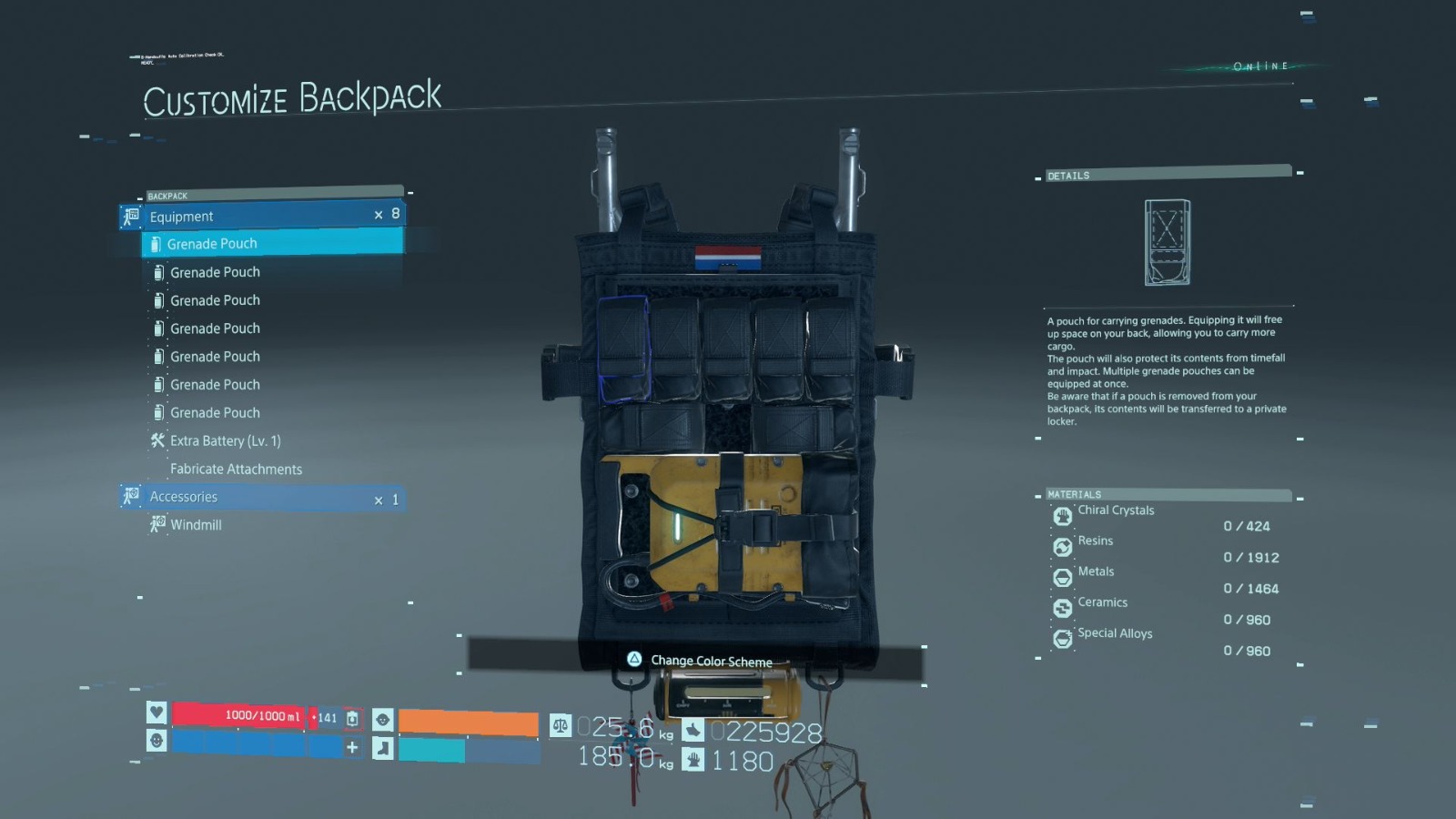The height and width of the screenshot is (819, 1456).
Task: Click the Special Alloys material icon
Action: coord(1062,640)
